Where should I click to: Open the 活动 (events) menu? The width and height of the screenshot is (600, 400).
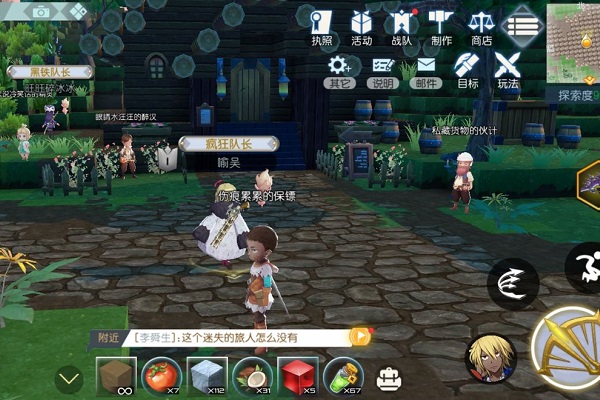pyautogui.click(x=361, y=26)
